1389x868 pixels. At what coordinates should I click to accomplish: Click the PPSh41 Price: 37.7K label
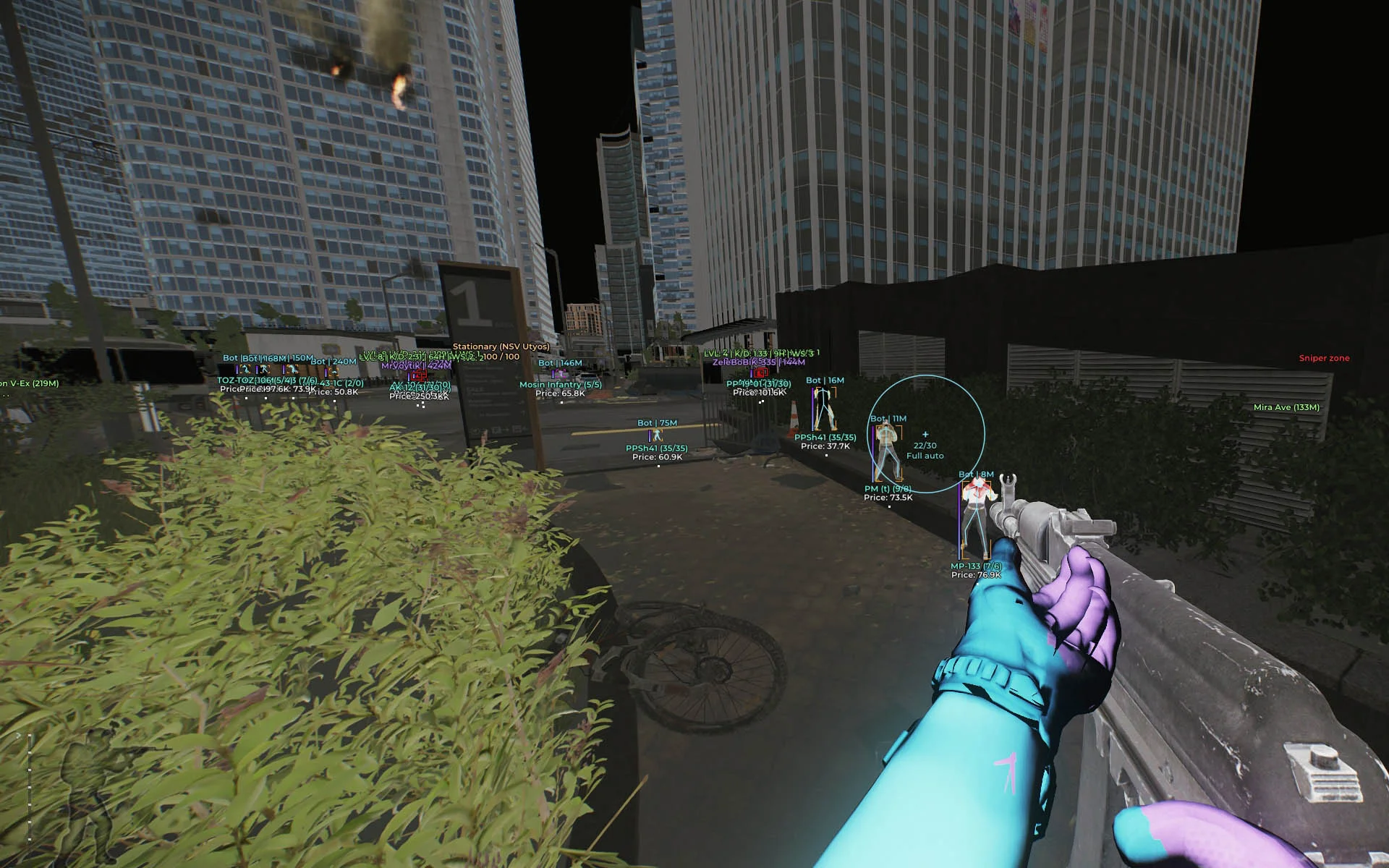pos(825,446)
